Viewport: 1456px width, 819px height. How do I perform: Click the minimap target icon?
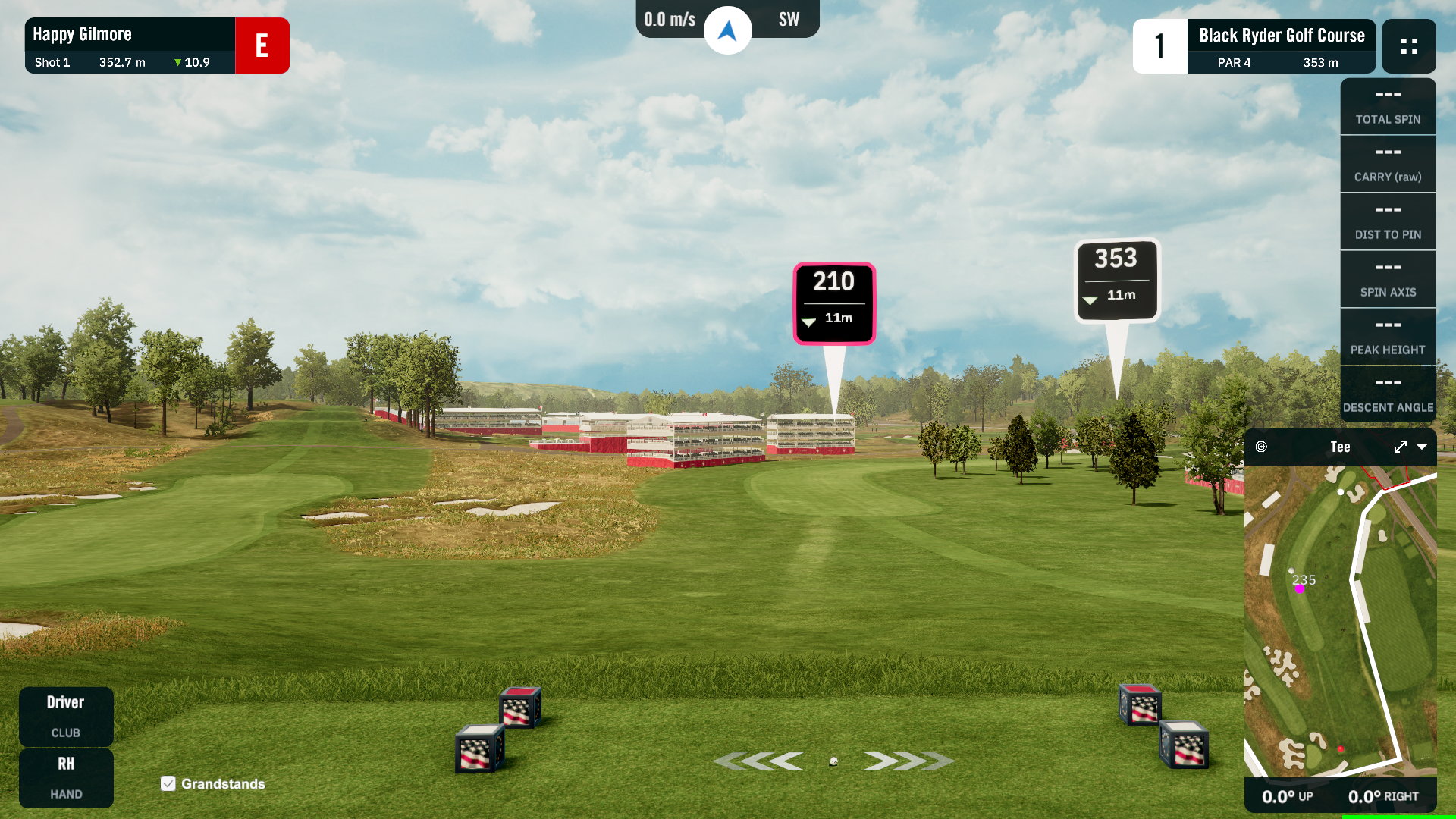coord(1261,447)
